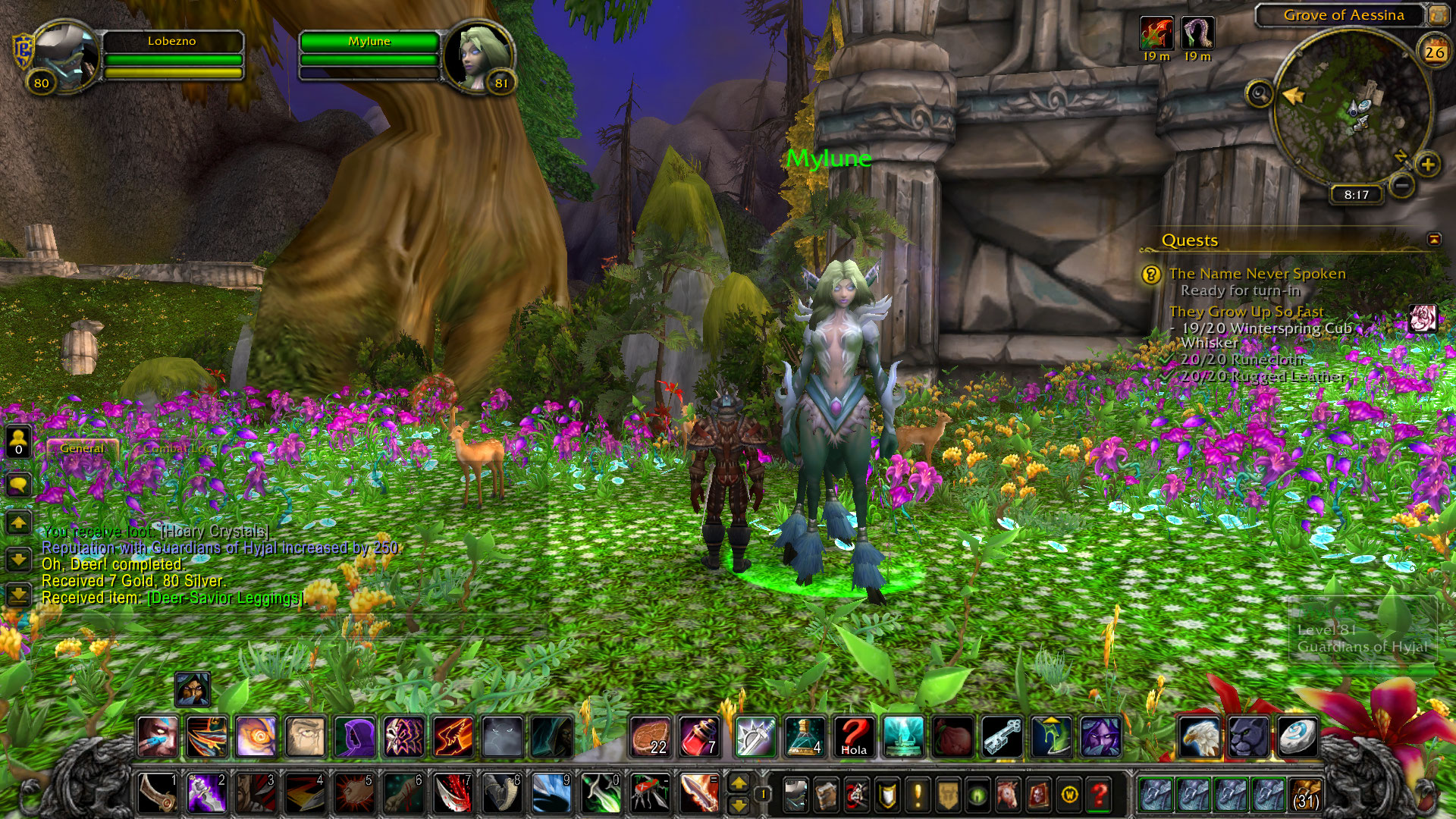Zoom out the minimap with minus button
Screen dimensions: 1456x819
[1402, 184]
